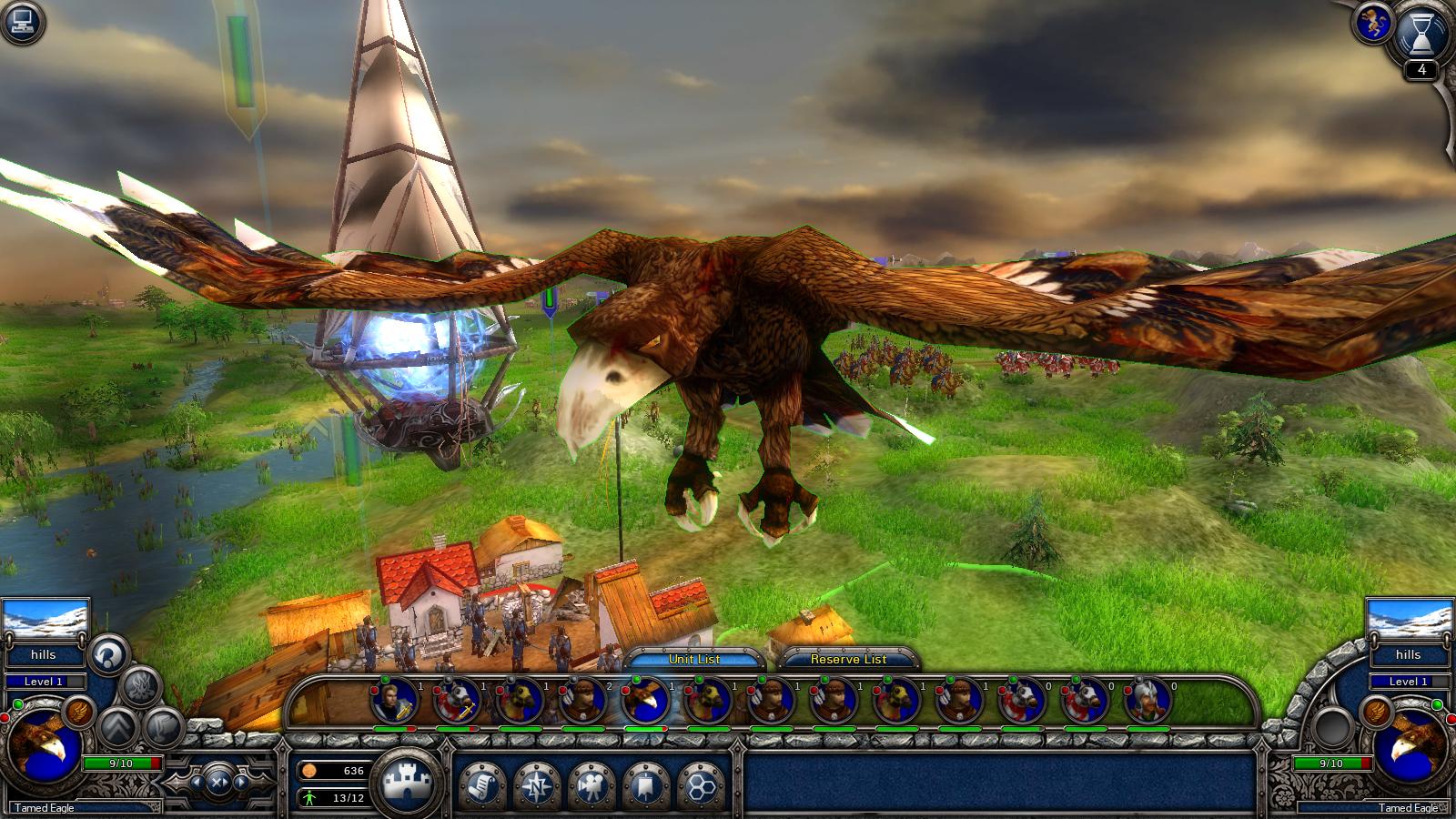Viewport: 1456px width, 819px height.
Task: Toggle the red status light on eagle portrait
Action: [x=6, y=717]
